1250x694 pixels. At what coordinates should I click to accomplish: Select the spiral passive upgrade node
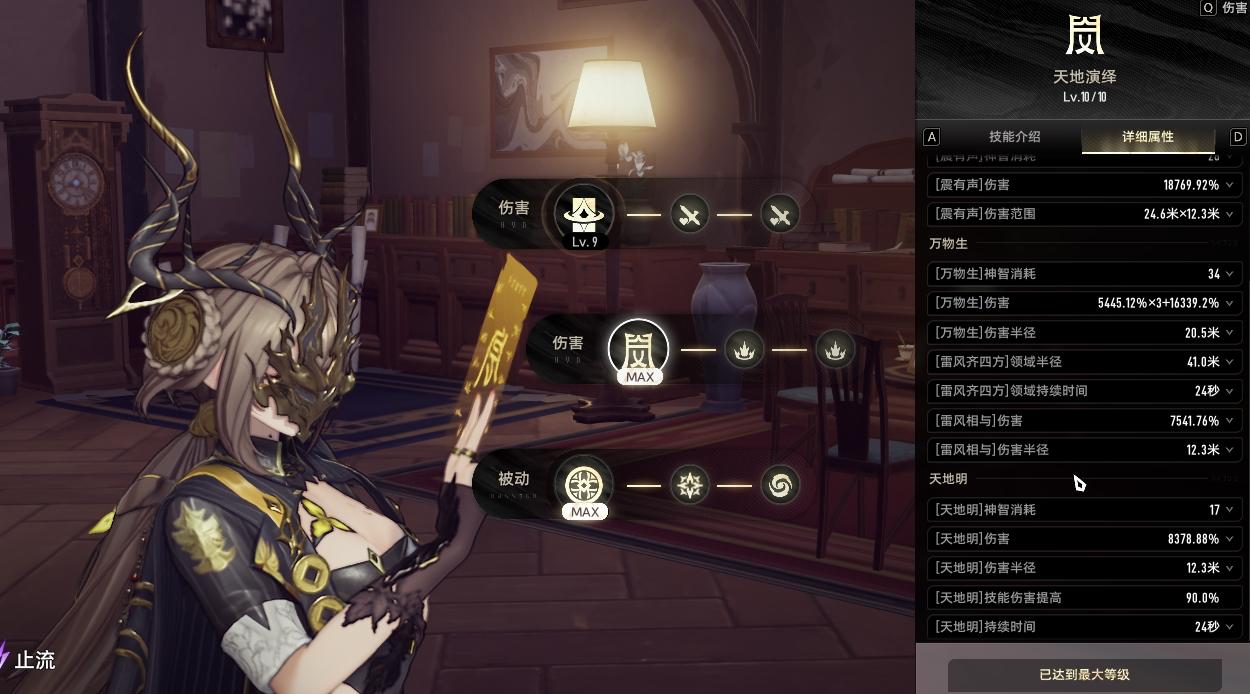[779, 485]
